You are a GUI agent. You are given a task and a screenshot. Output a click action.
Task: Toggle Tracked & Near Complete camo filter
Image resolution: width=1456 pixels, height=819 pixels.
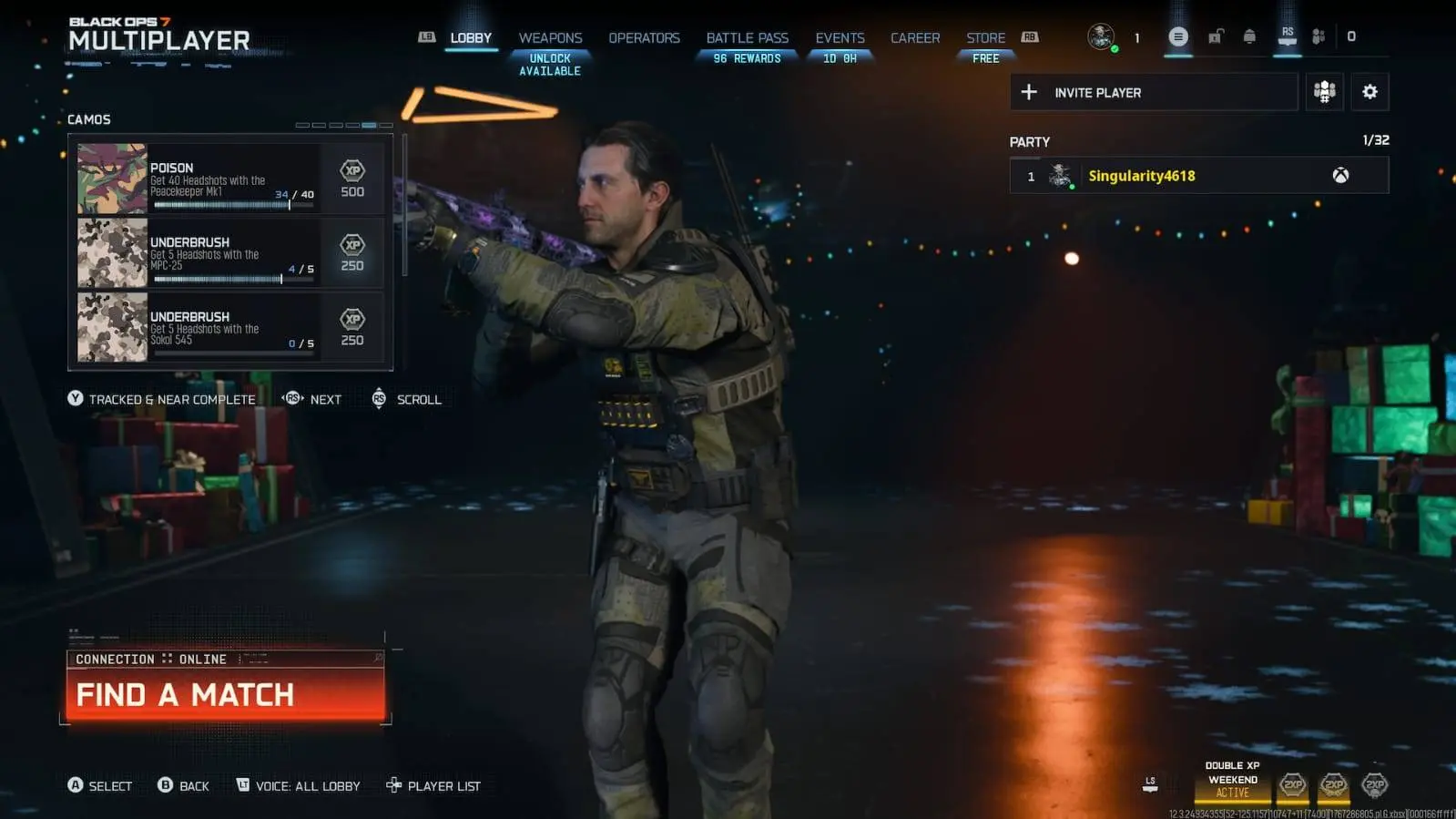164,399
